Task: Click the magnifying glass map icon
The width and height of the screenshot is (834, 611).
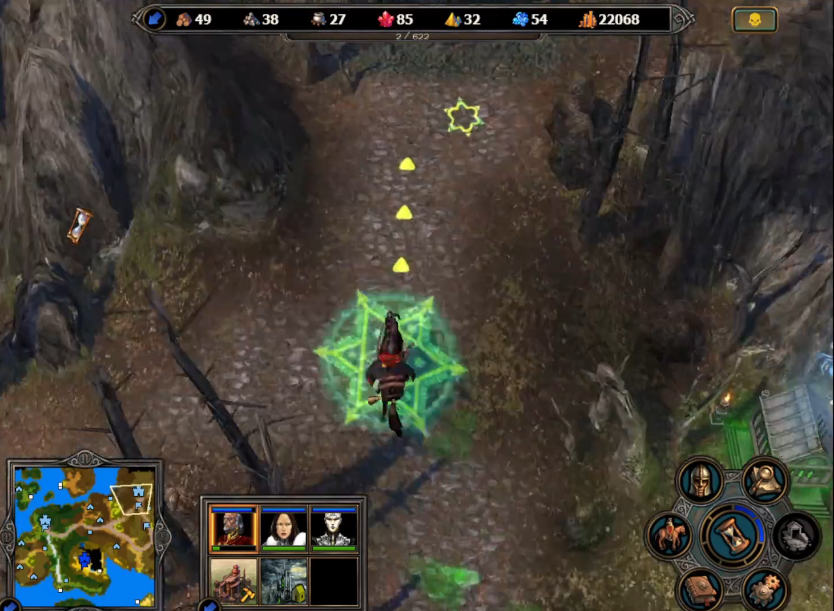Action: pyautogui.click(x=765, y=481)
